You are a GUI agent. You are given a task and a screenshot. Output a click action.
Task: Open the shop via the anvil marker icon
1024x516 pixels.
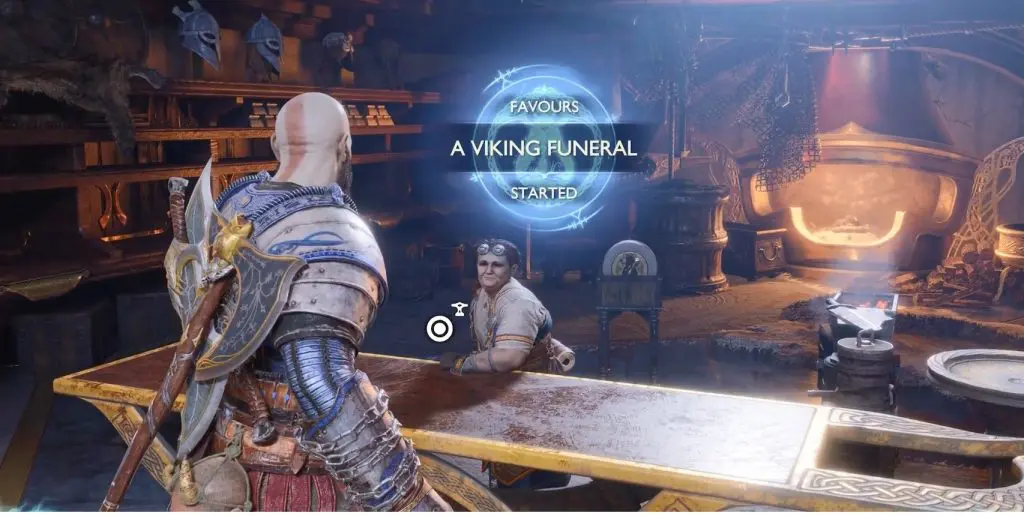(459, 308)
